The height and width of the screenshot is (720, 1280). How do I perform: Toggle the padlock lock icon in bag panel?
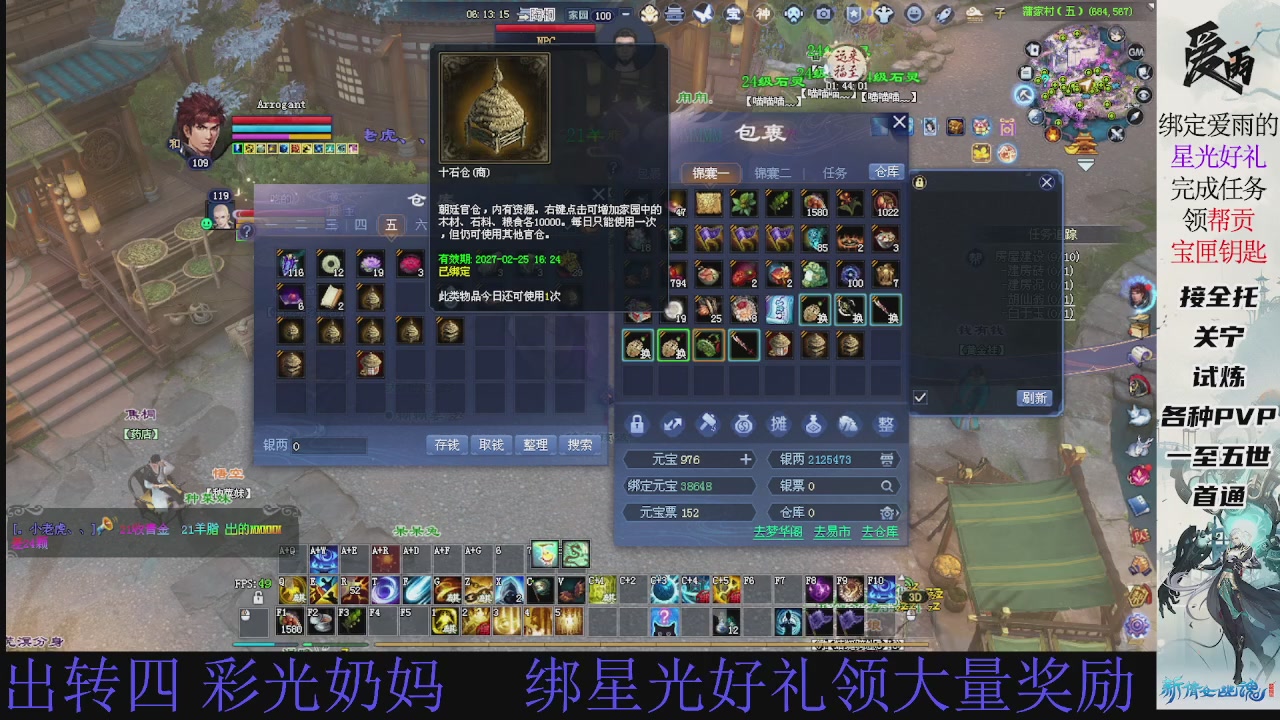click(x=637, y=424)
